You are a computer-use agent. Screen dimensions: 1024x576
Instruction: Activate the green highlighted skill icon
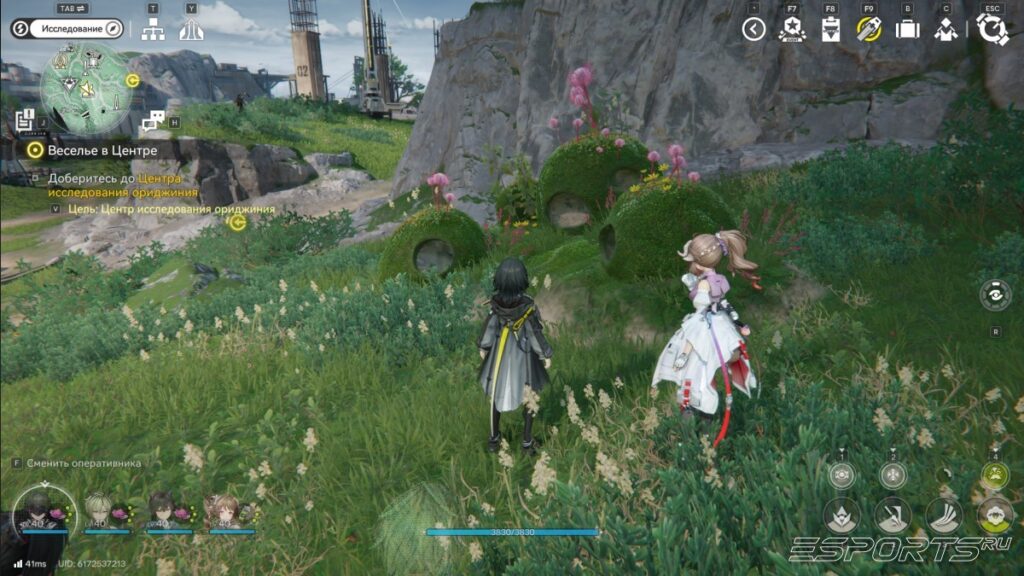coord(994,476)
